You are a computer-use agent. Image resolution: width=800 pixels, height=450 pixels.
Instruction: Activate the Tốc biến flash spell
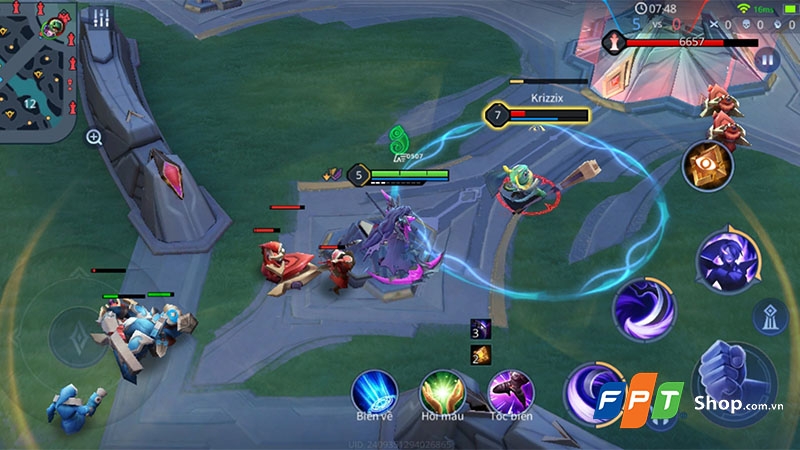click(x=510, y=390)
